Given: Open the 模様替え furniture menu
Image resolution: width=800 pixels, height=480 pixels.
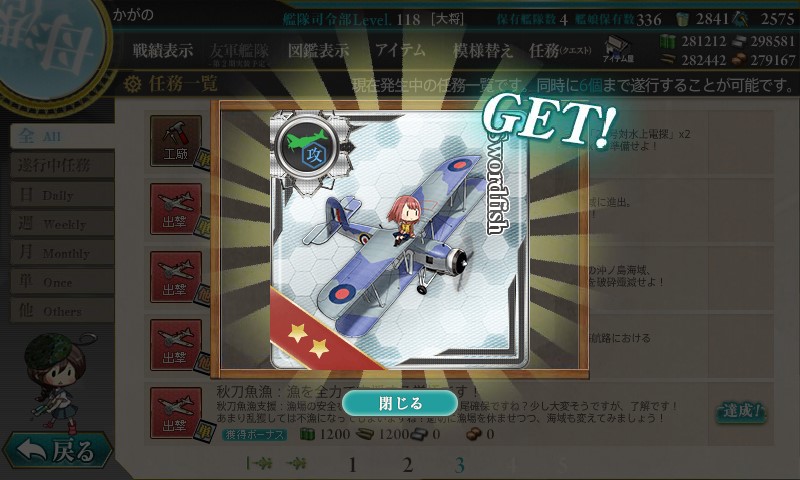Looking at the screenshot, I should [483, 51].
